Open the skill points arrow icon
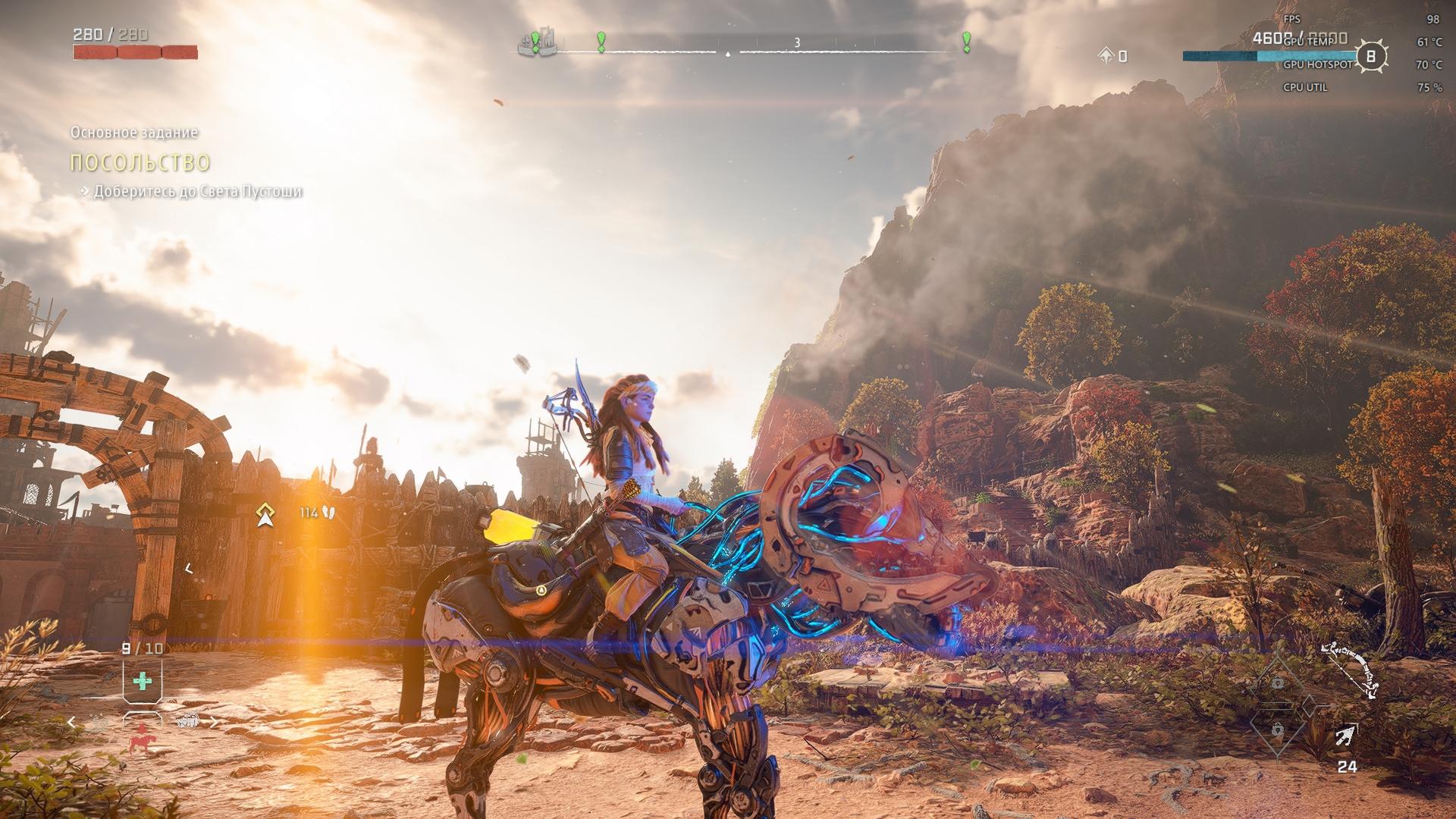The height and width of the screenshot is (819, 1456). 1106,55
